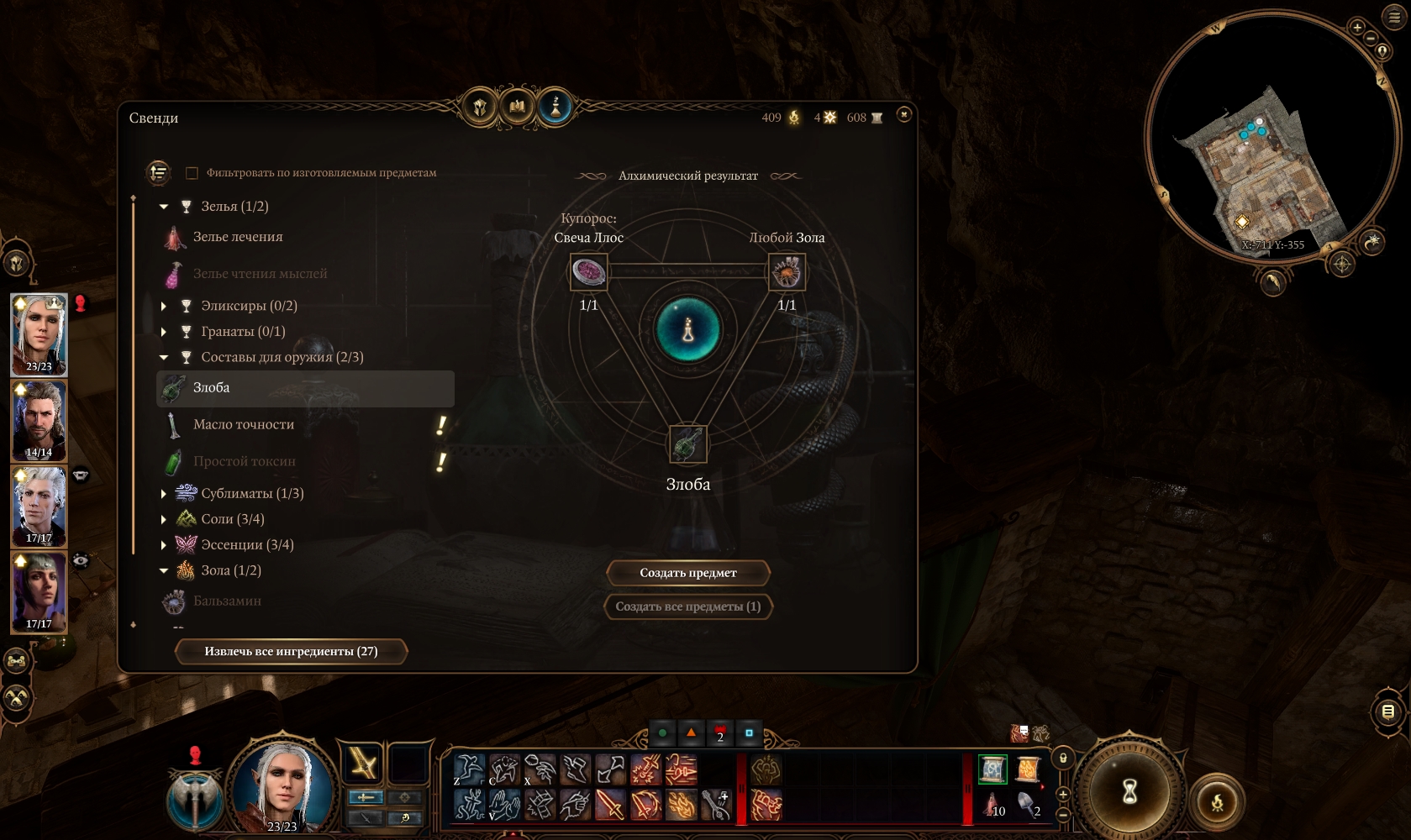Switch to the alchemy flask tab

pos(555,107)
